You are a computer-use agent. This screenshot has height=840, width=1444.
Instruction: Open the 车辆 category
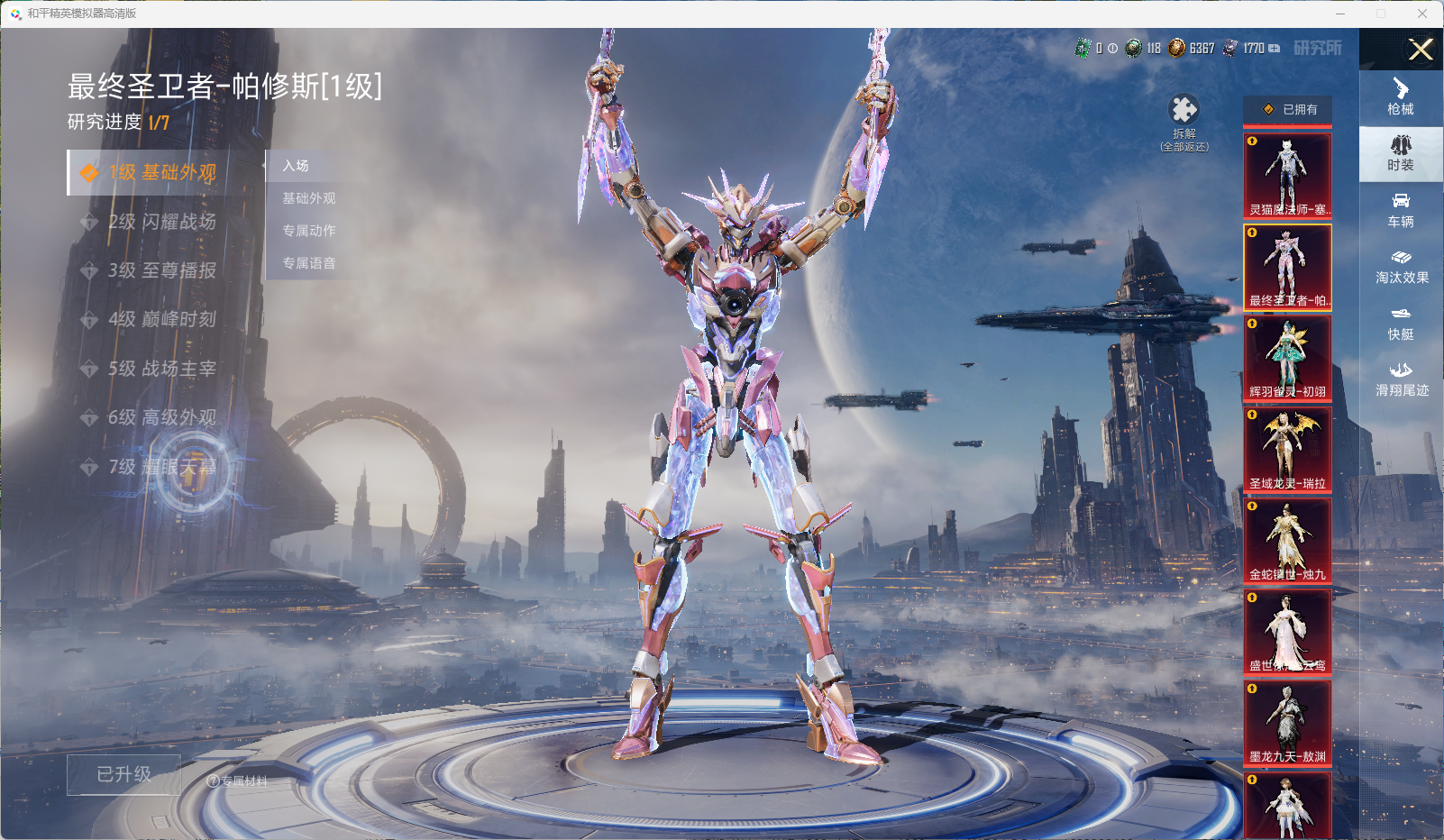tap(1400, 210)
